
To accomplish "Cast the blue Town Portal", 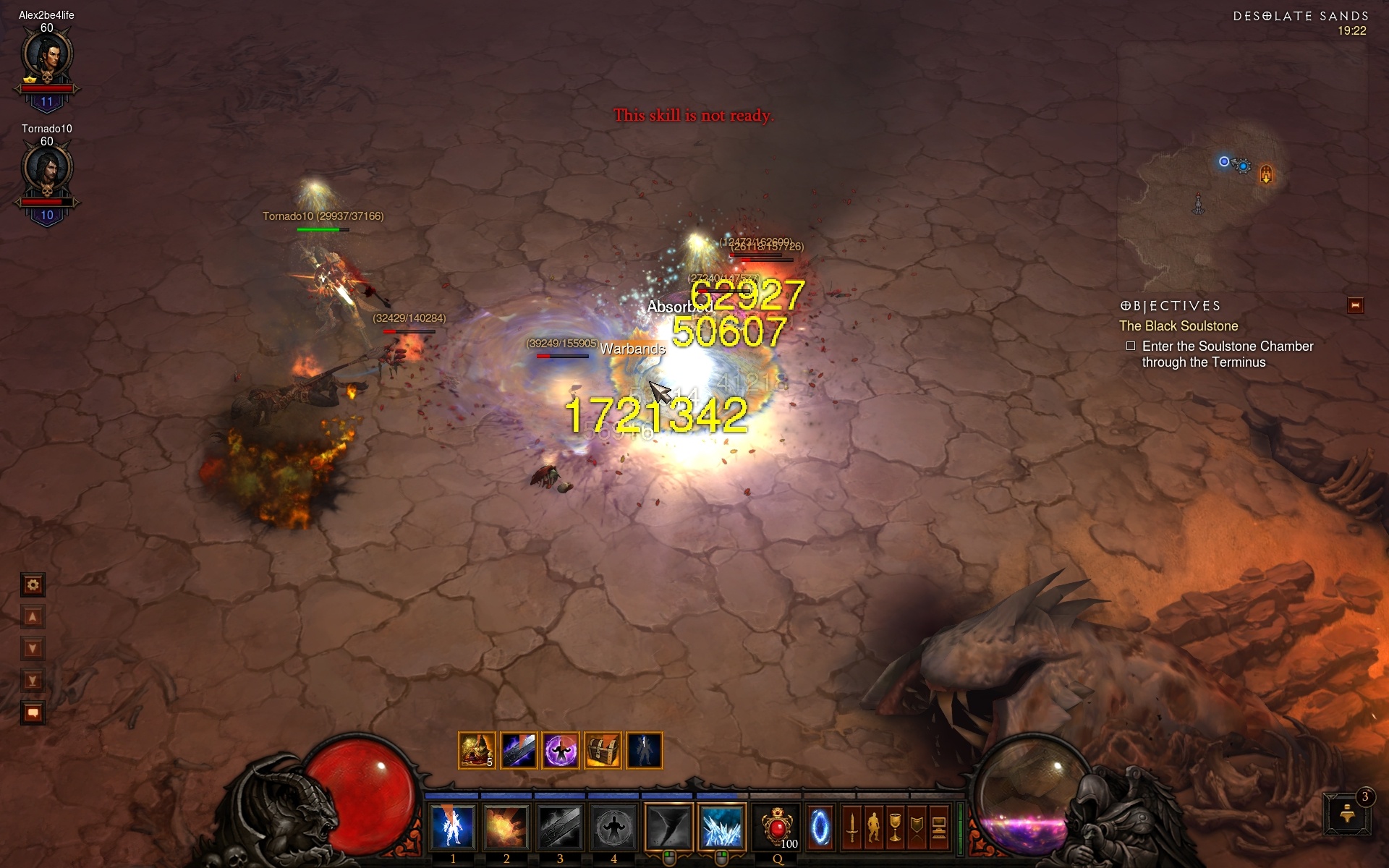I will pyautogui.click(x=820, y=827).
